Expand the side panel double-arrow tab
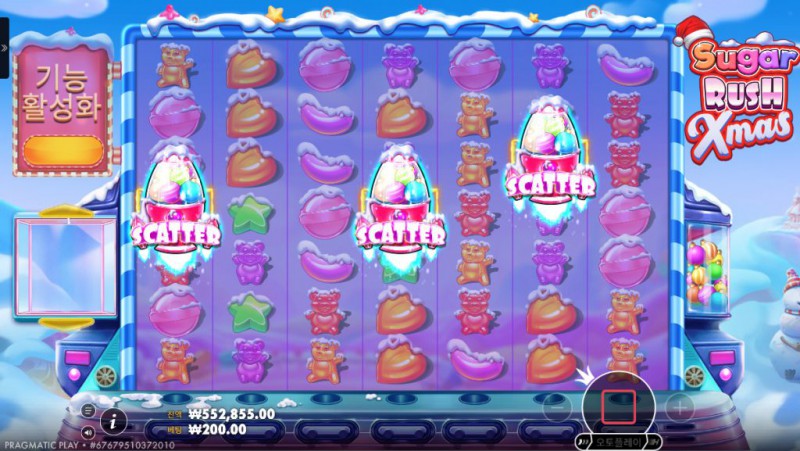The image size is (800, 451). [x=4, y=47]
